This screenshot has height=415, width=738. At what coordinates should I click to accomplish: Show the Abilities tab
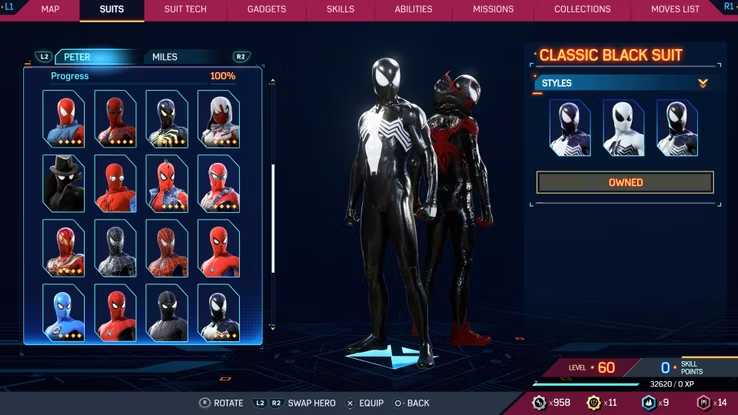point(413,9)
